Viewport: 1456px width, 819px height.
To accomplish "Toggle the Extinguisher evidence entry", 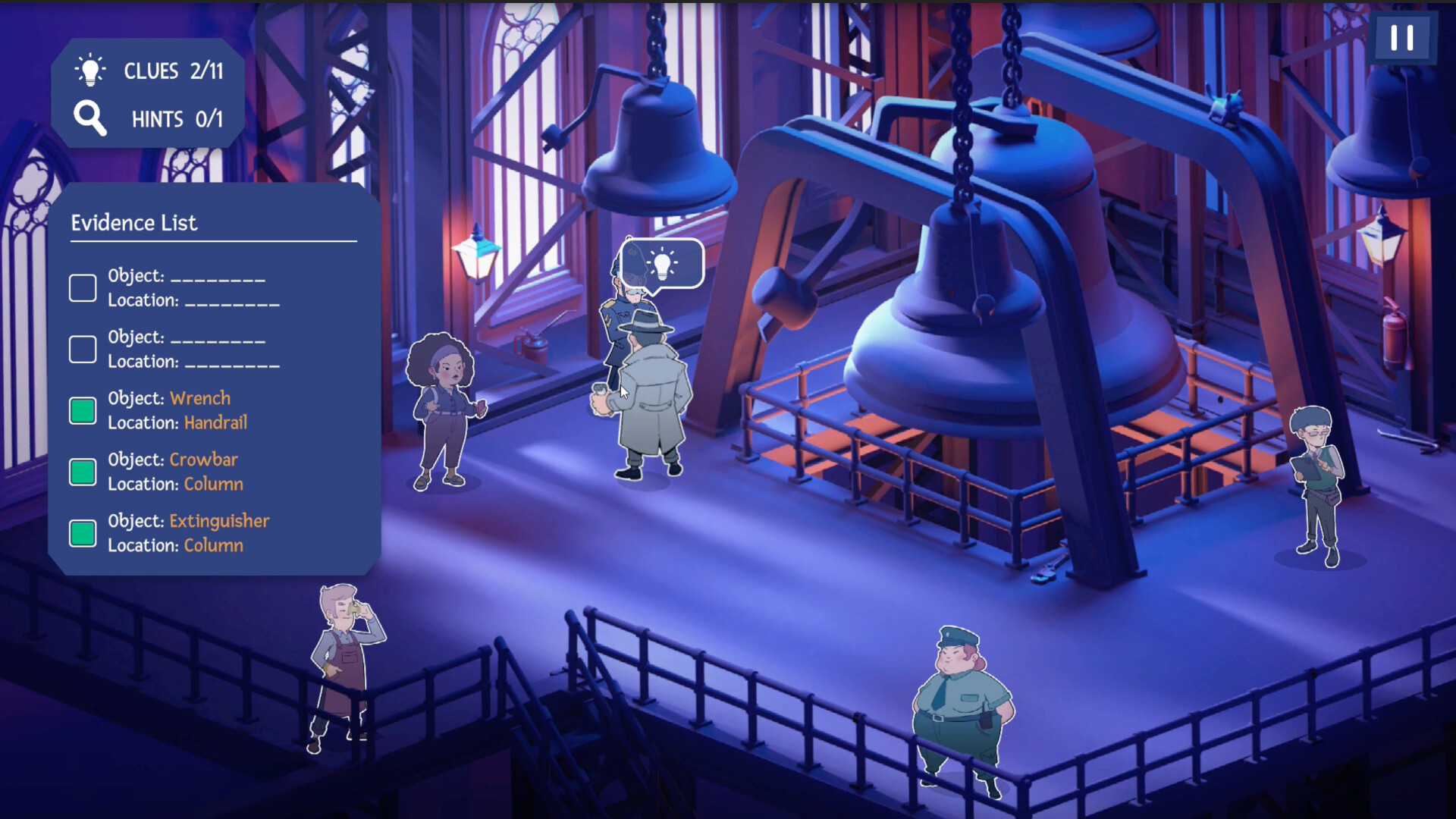I will coord(82,533).
